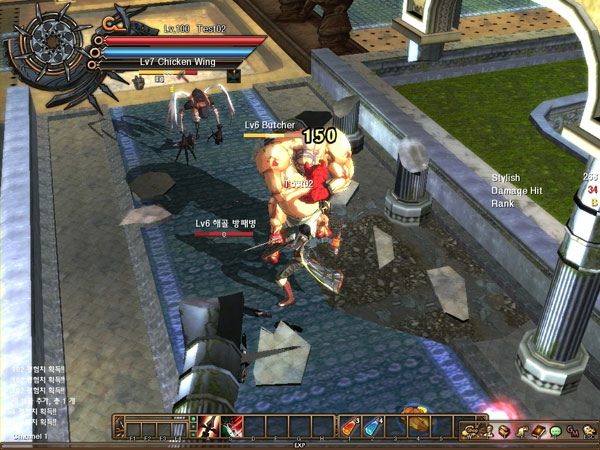Activate the sword skill in the hotbar
This screenshot has height=450, width=600.
[211, 427]
